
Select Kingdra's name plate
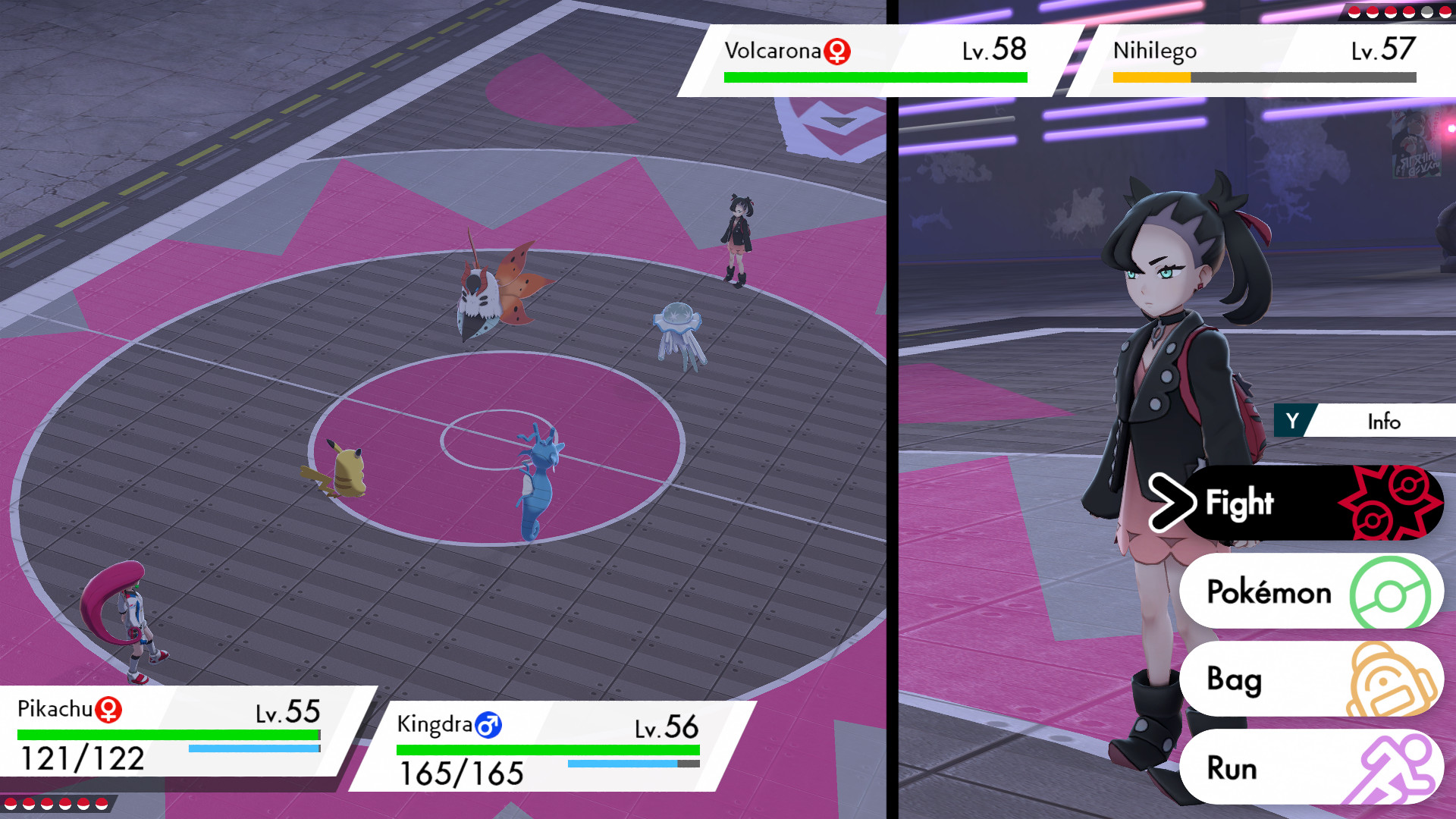pyautogui.click(x=436, y=725)
